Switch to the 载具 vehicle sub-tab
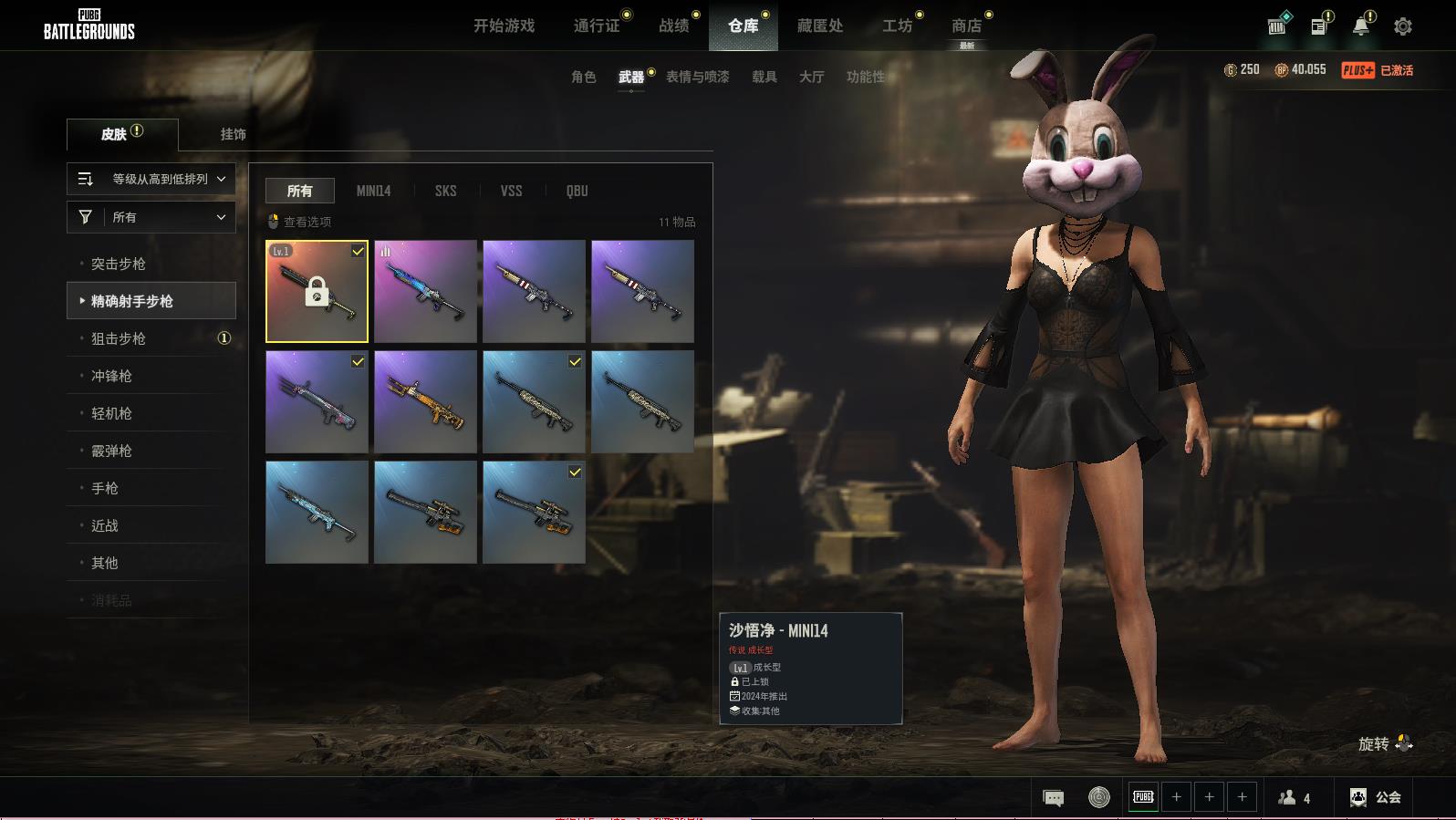 (x=764, y=77)
